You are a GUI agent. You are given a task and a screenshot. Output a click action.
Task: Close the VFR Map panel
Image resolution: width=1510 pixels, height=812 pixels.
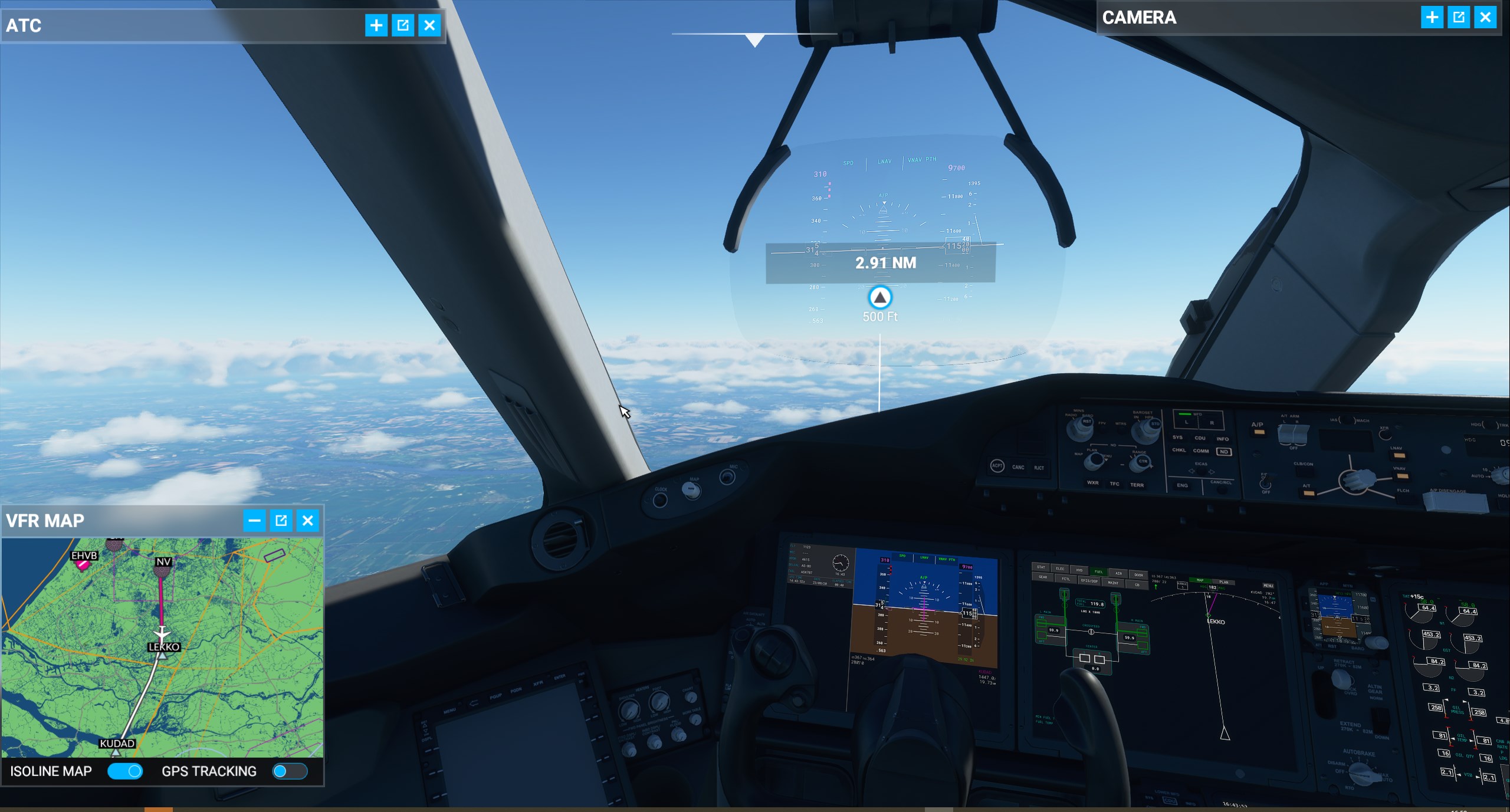tap(307, 520)
